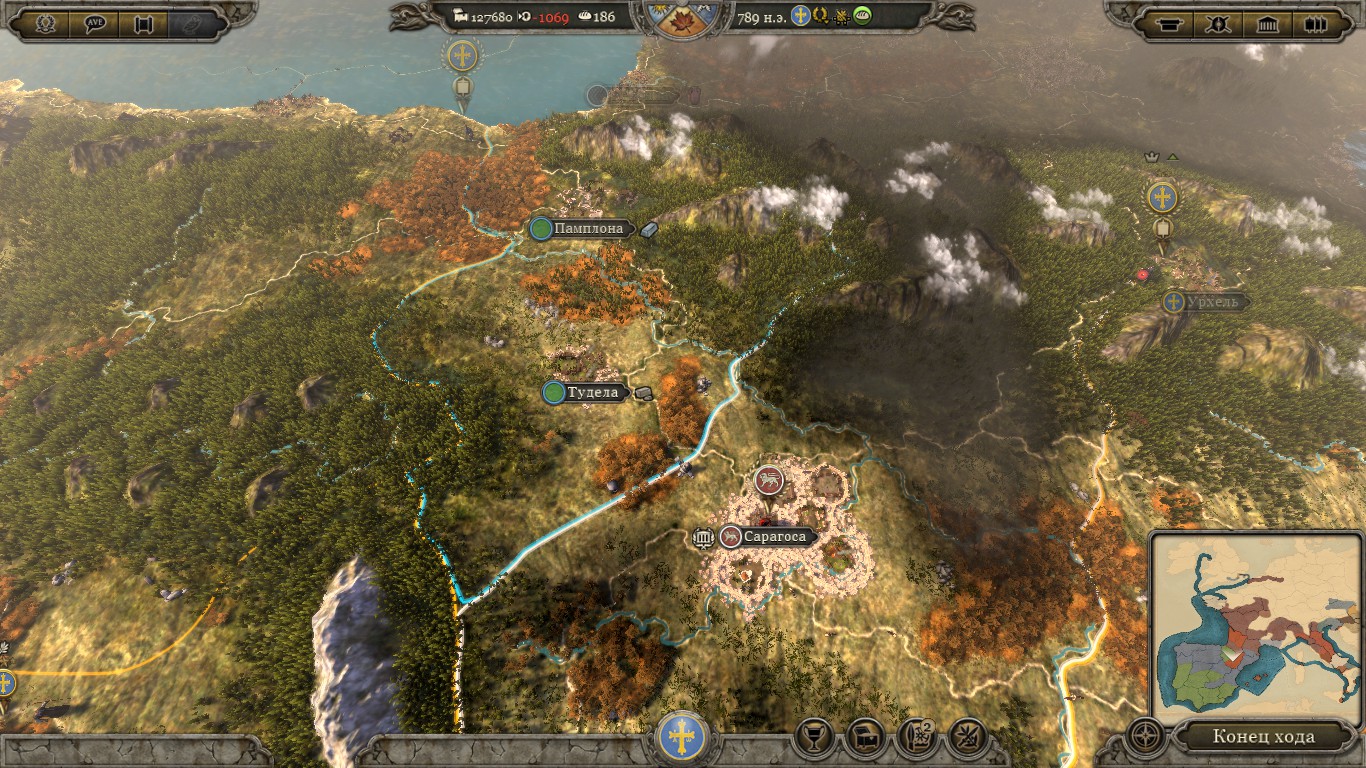The height and width of the screenshot is (768, 1366).
Task: Select the Сарагоса settlement label
Action: (774, 537)
